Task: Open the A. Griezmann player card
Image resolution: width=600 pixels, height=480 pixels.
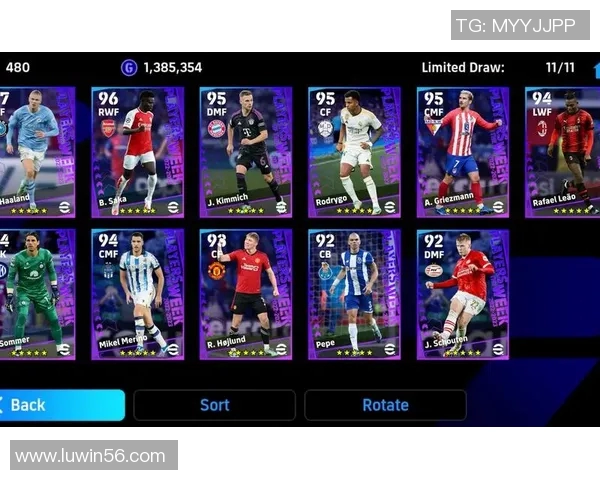Action: point(462,152)
